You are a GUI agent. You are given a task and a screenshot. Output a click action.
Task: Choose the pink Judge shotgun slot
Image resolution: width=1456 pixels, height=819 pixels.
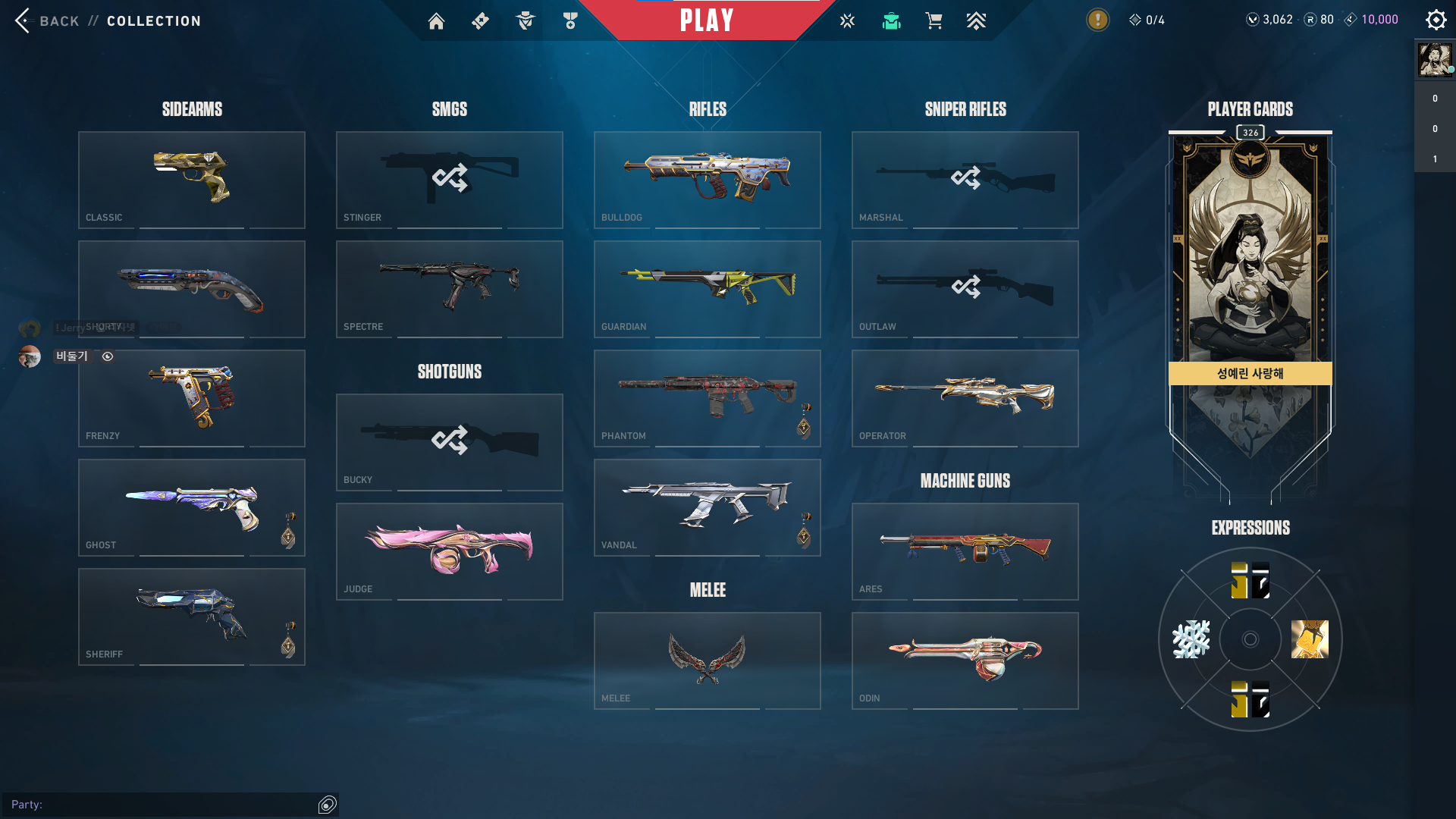(x=450, y=551)
